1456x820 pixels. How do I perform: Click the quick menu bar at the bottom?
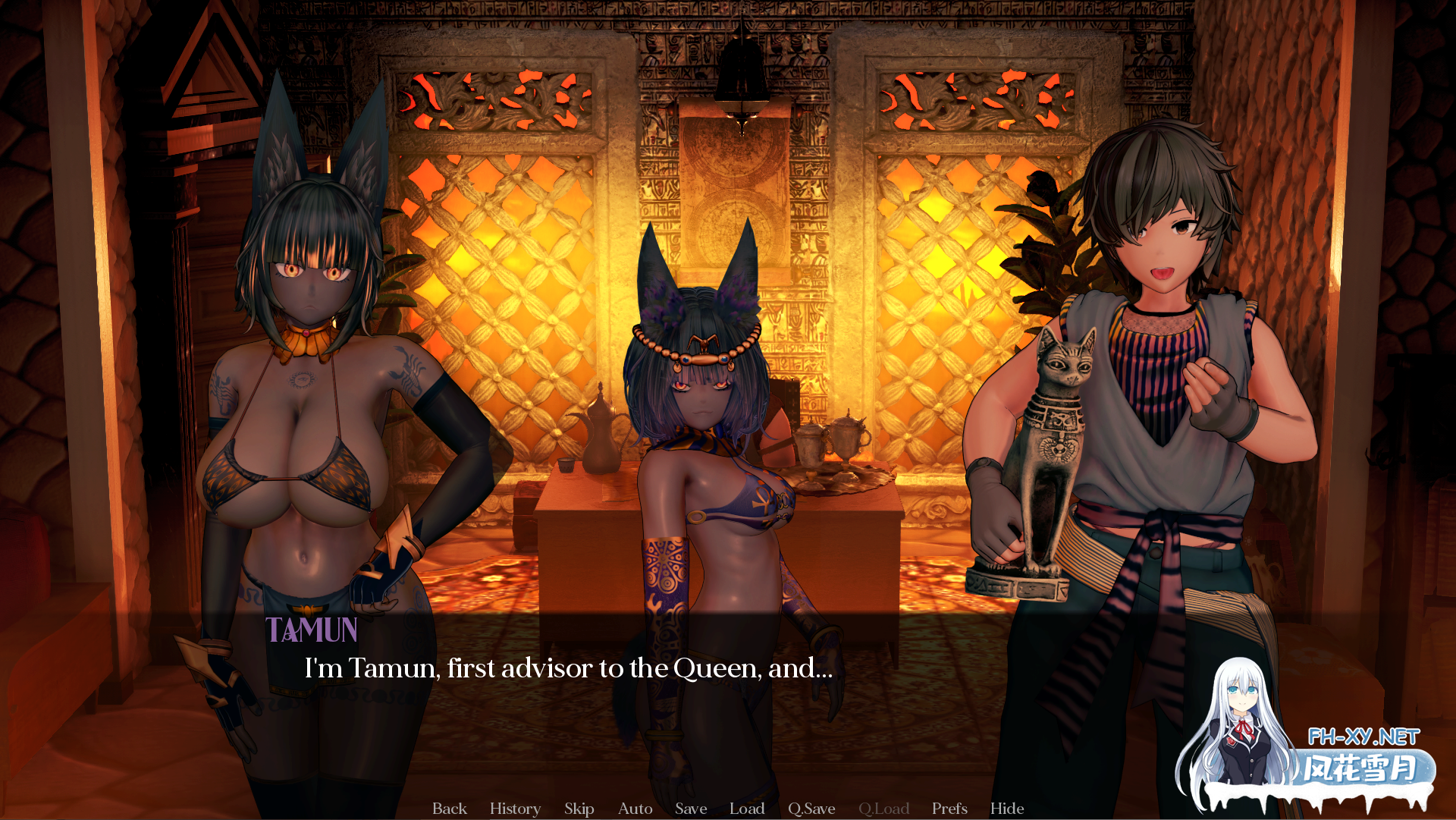point(728,809)
